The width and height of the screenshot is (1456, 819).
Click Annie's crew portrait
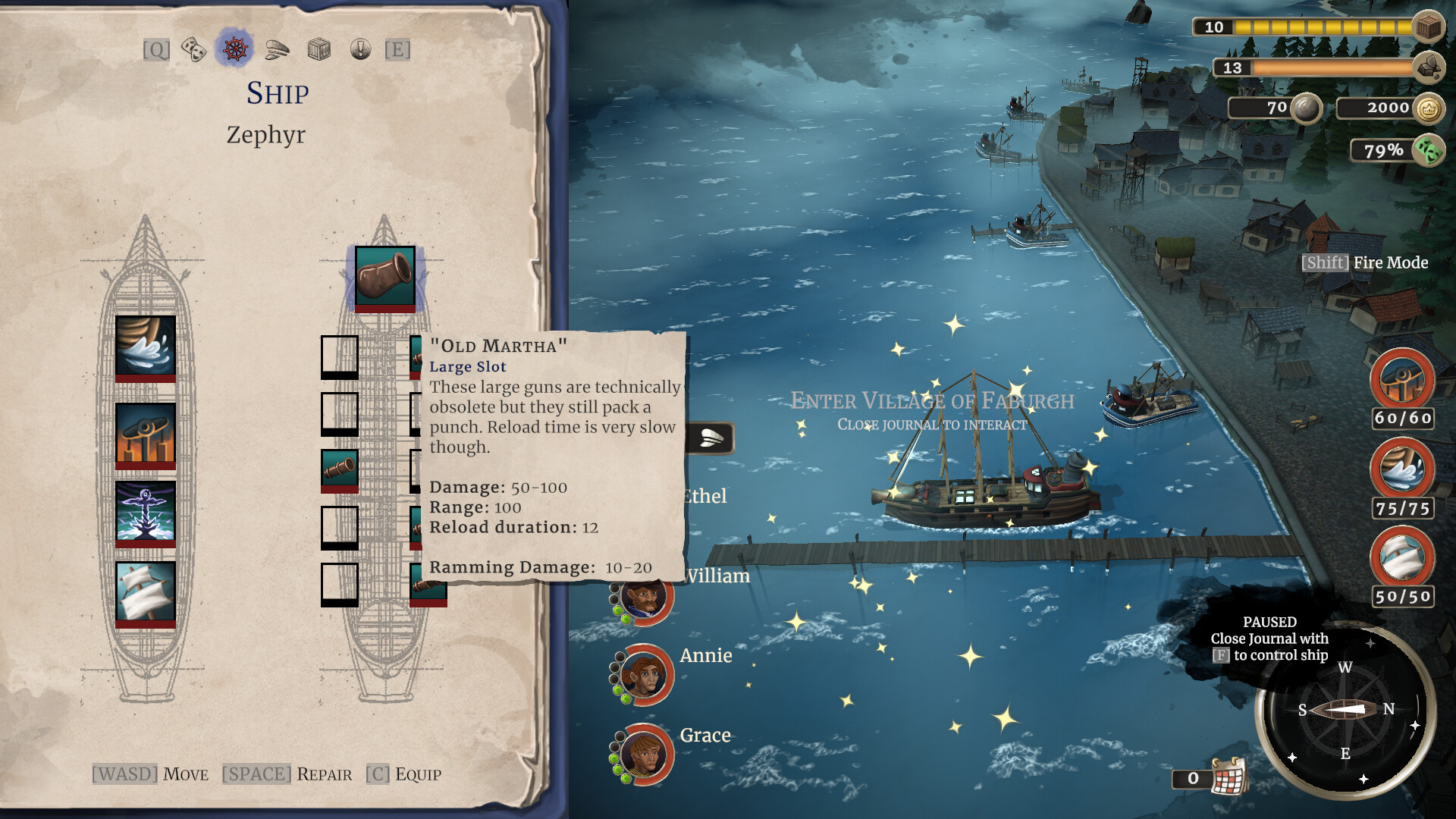[644, 675]
